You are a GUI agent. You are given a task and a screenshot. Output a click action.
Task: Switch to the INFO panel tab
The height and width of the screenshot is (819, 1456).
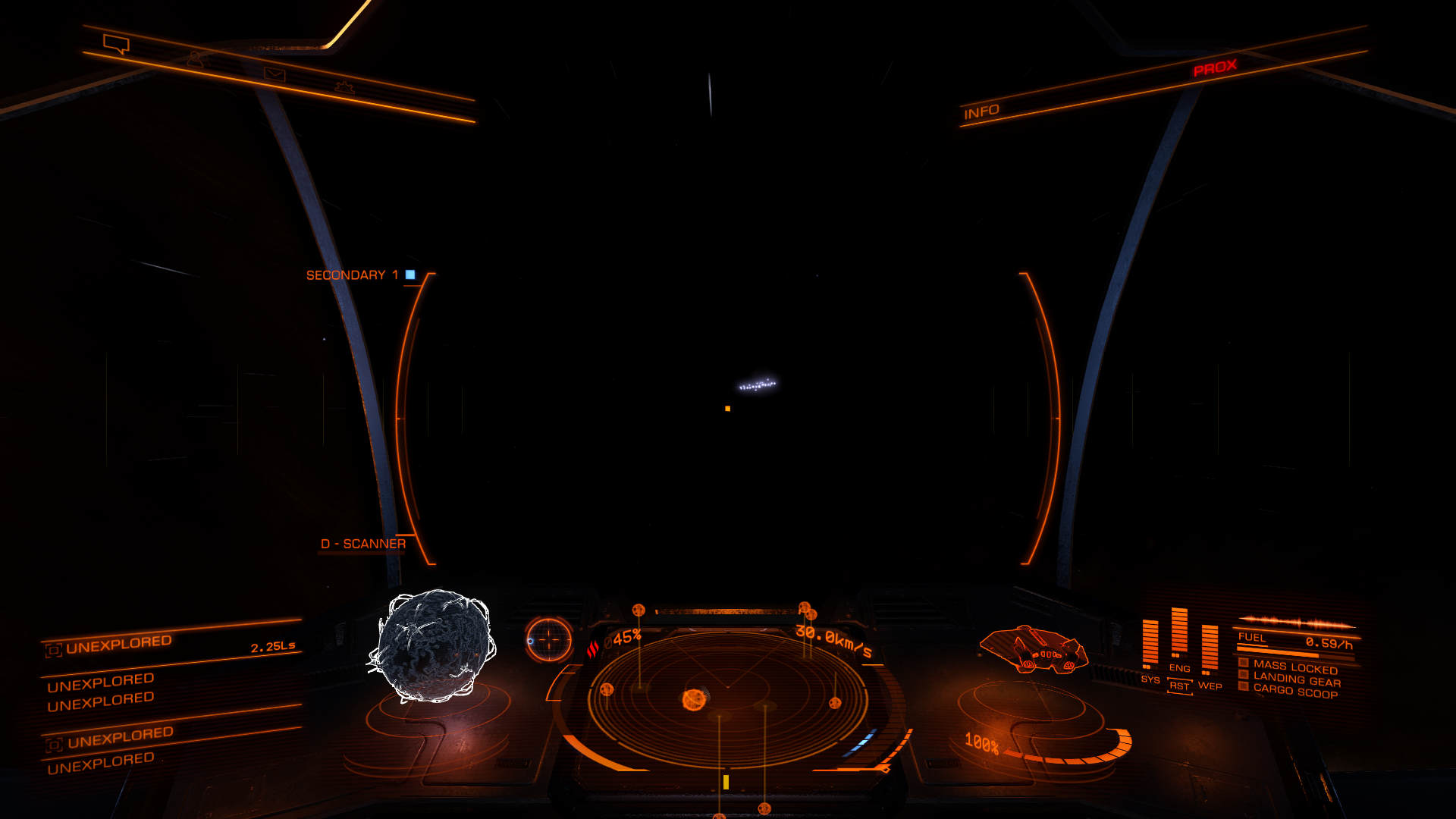point(981,112)
